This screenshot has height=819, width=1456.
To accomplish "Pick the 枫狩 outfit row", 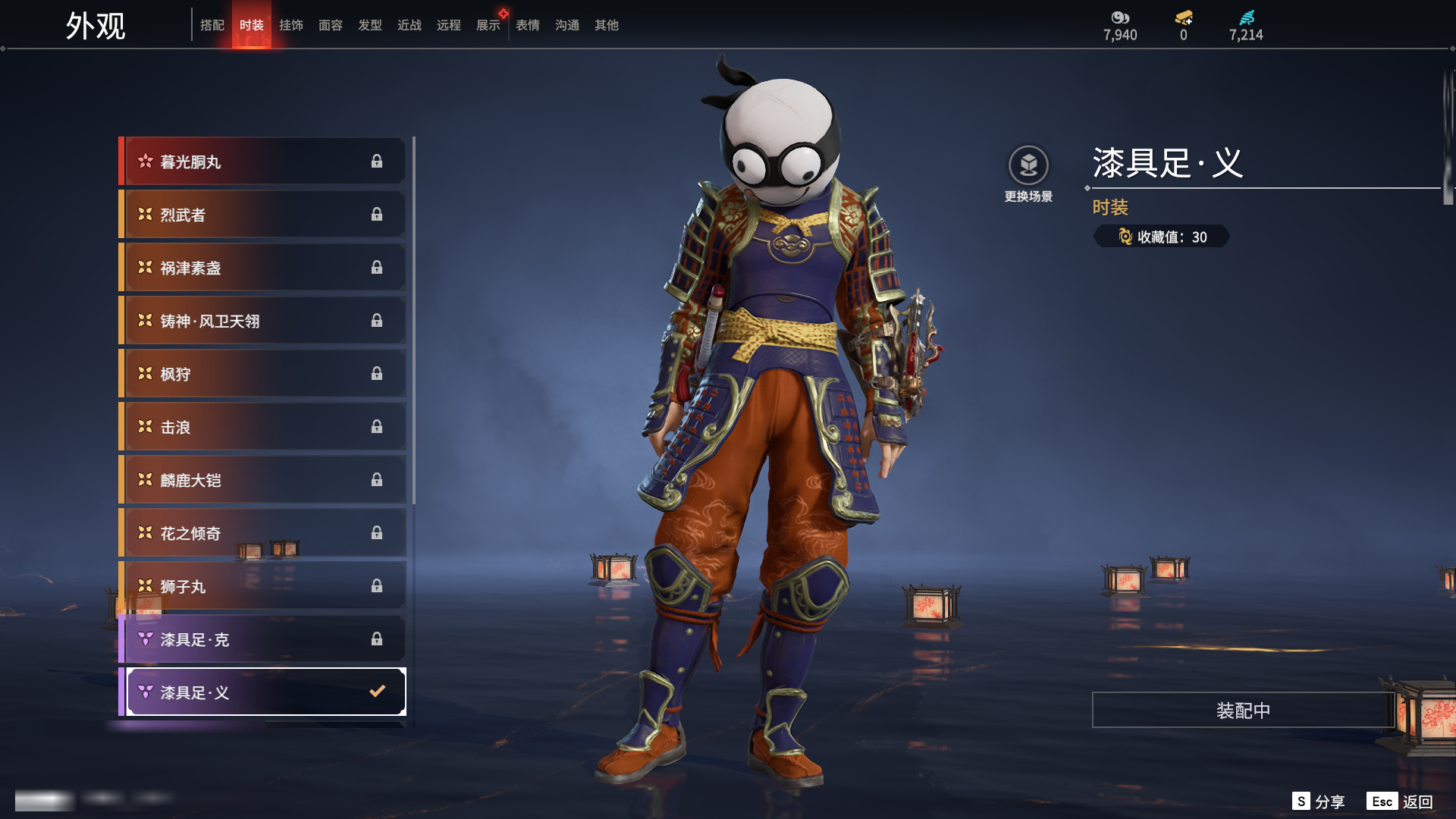I will coord(263,374).
